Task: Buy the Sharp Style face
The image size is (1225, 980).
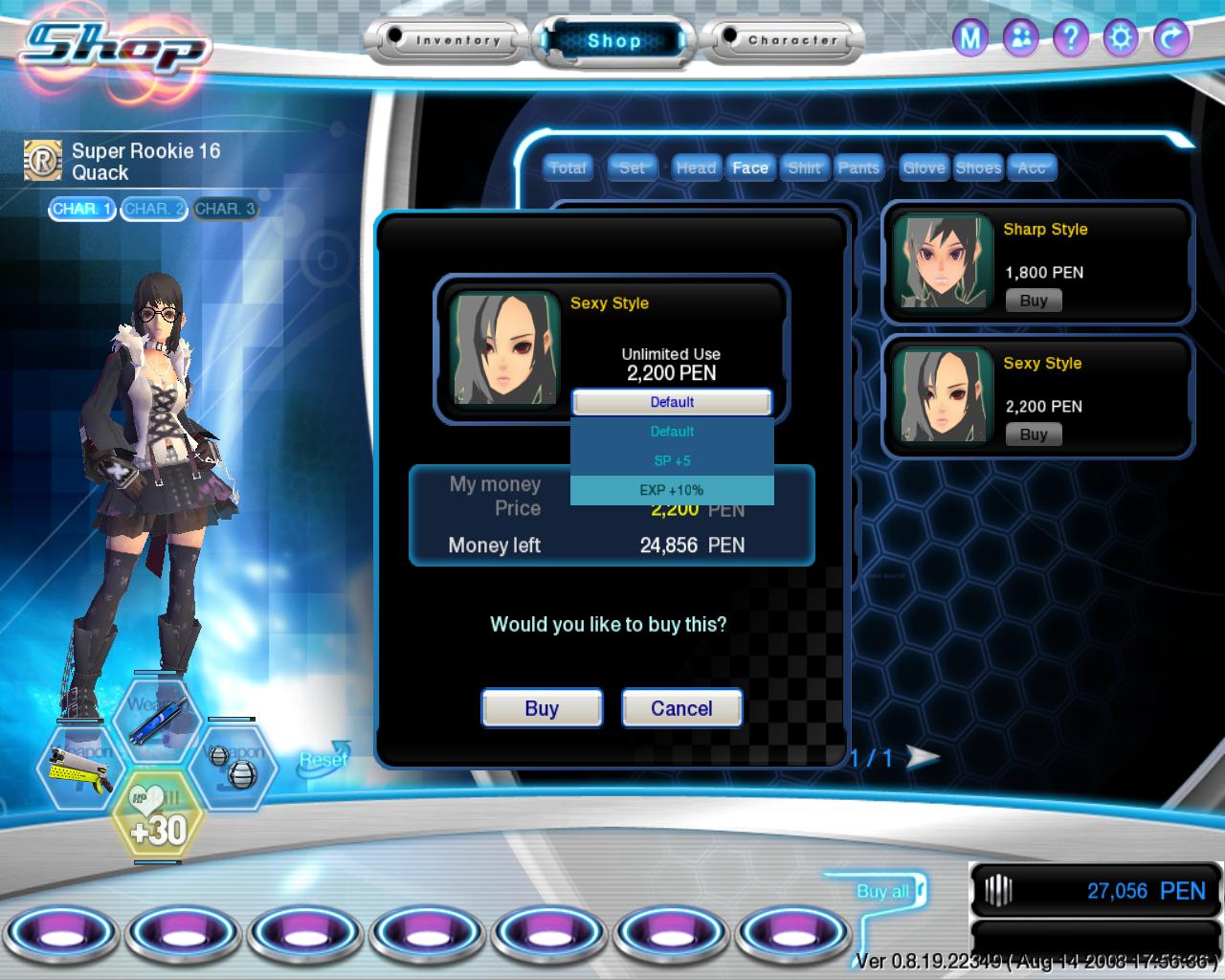Action: [x=1034, y=301]
